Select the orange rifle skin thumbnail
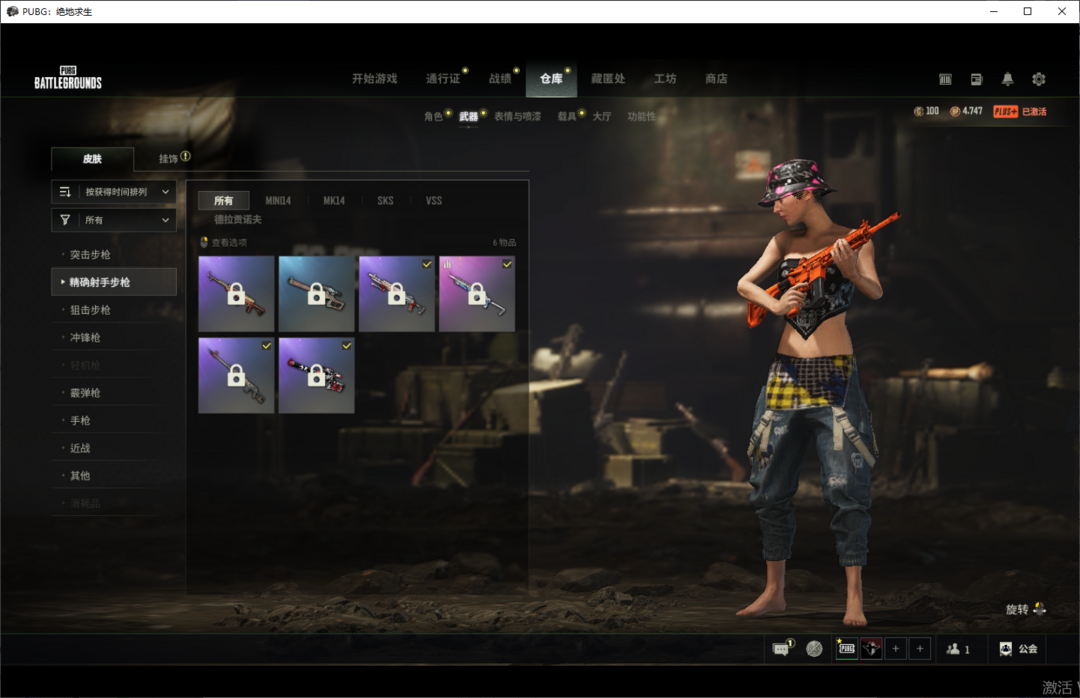 (x=236, y=294)
